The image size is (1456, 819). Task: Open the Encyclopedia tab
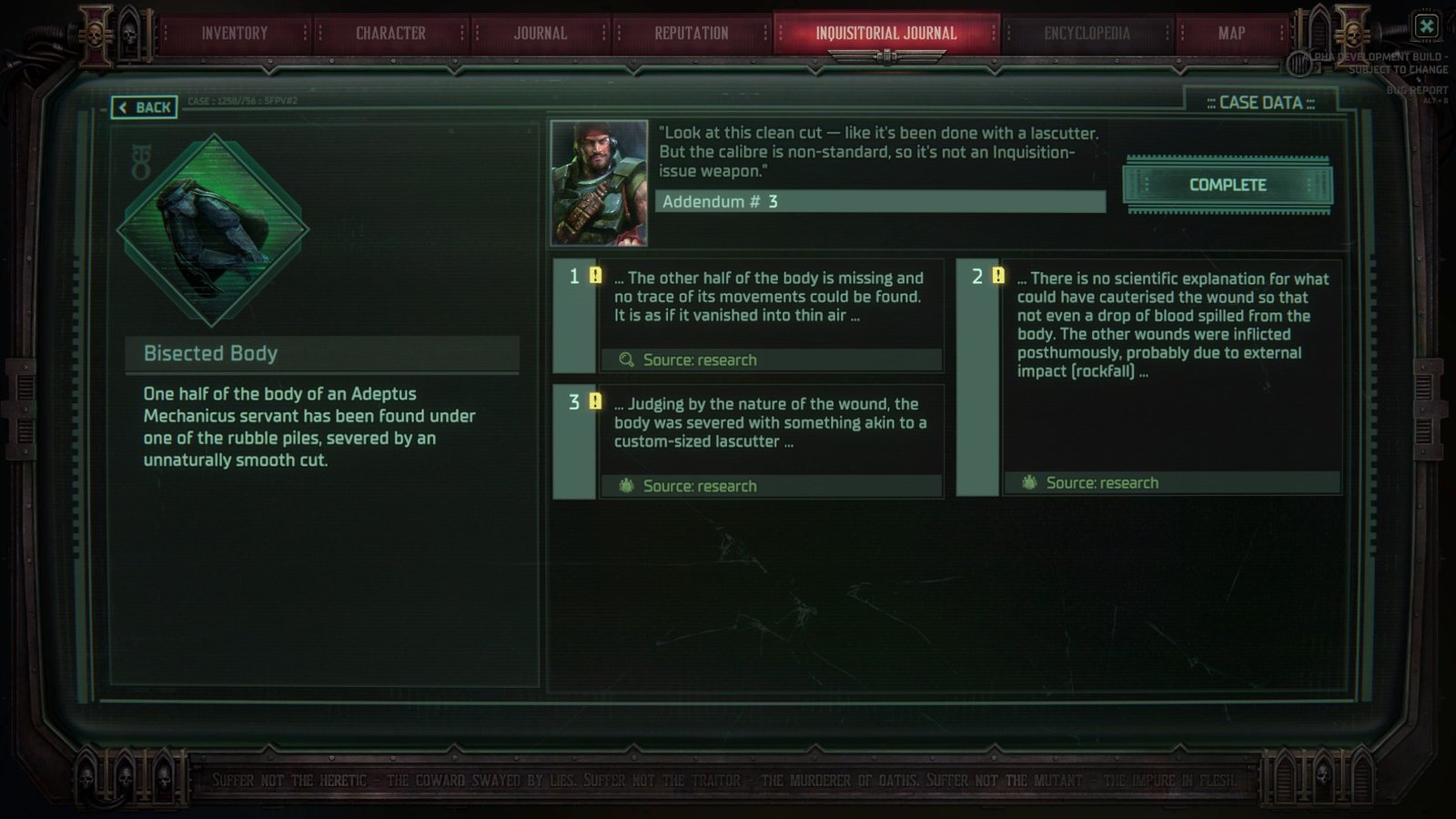tap(1086, 33)
